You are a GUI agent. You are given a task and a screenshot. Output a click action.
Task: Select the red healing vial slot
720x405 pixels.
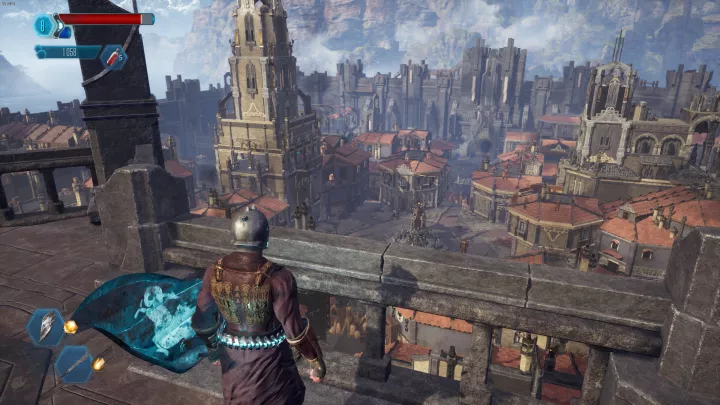click(x=111, y=58)
